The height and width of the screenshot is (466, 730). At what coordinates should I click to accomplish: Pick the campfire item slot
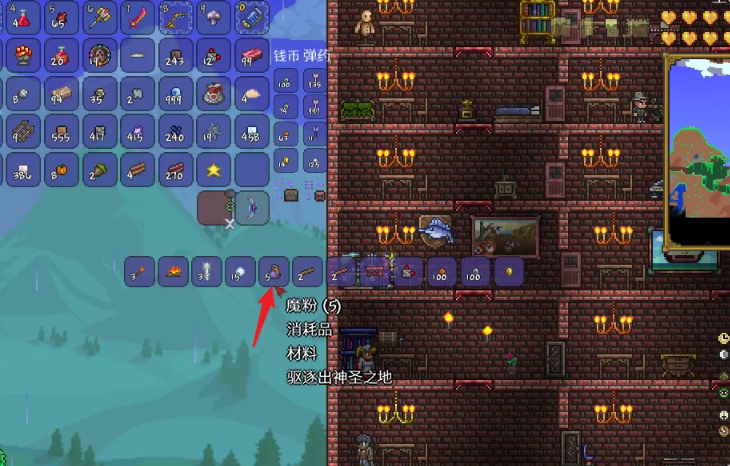(175, 271)
